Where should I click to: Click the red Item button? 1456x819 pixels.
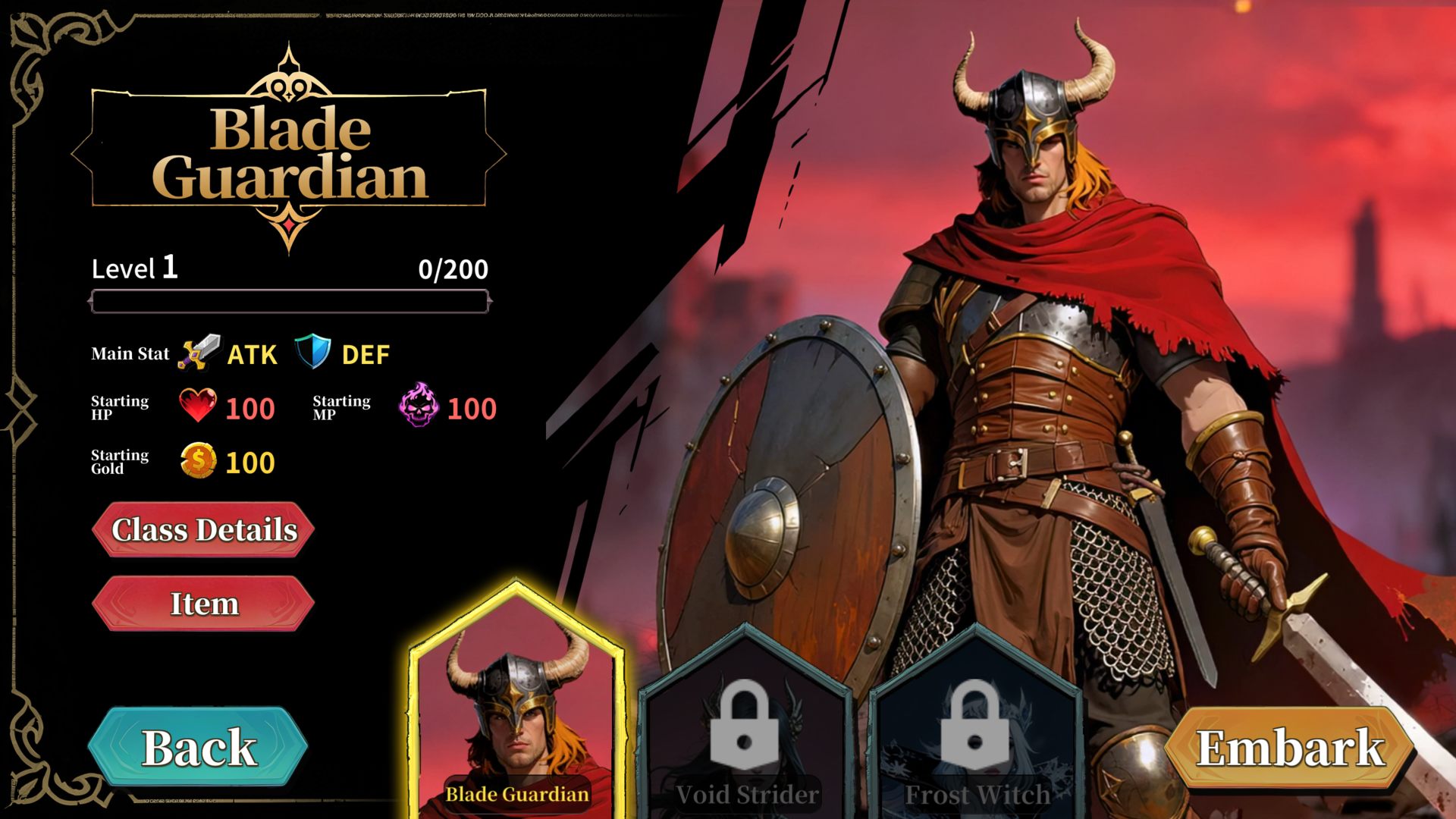pyautogui.click(x=203, y=604)
